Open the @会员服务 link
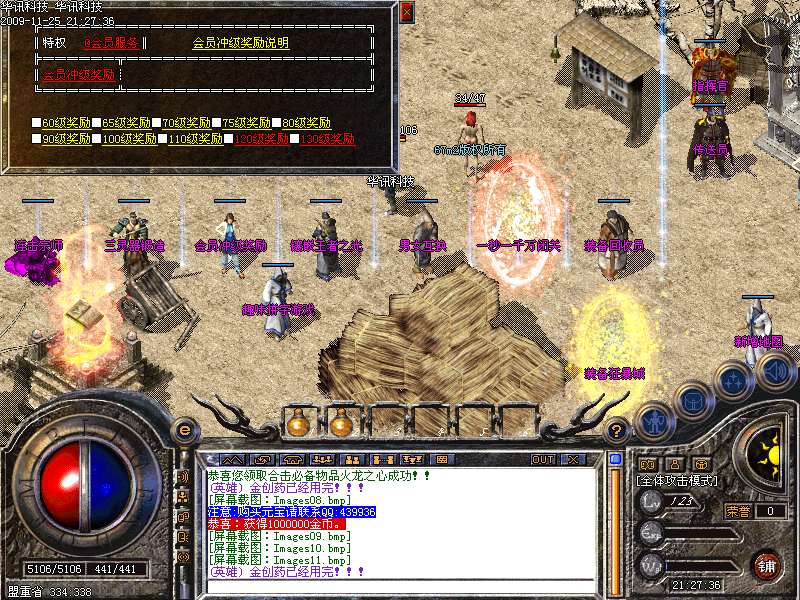Screen dimensions: 800x600 pos(111,43)
